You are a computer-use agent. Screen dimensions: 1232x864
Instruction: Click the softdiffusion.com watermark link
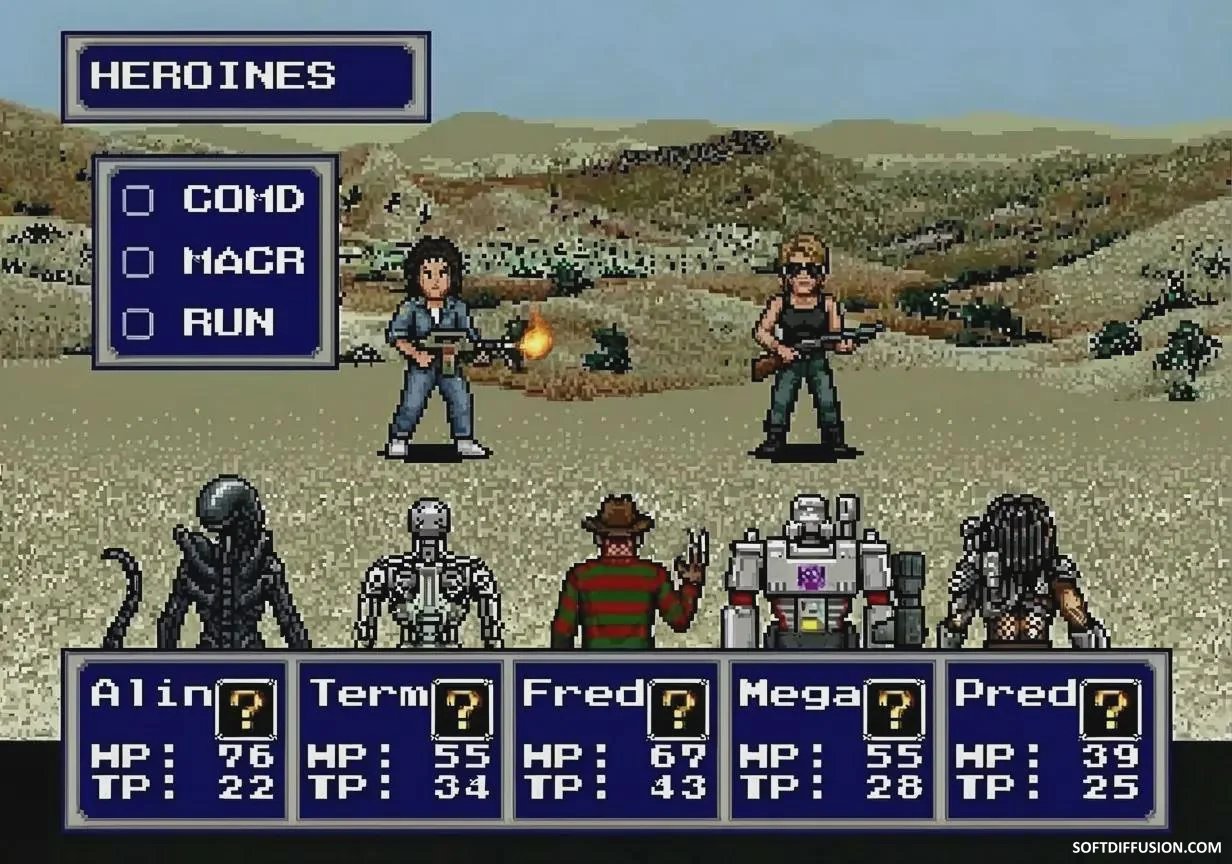(x=1146, y=847)
